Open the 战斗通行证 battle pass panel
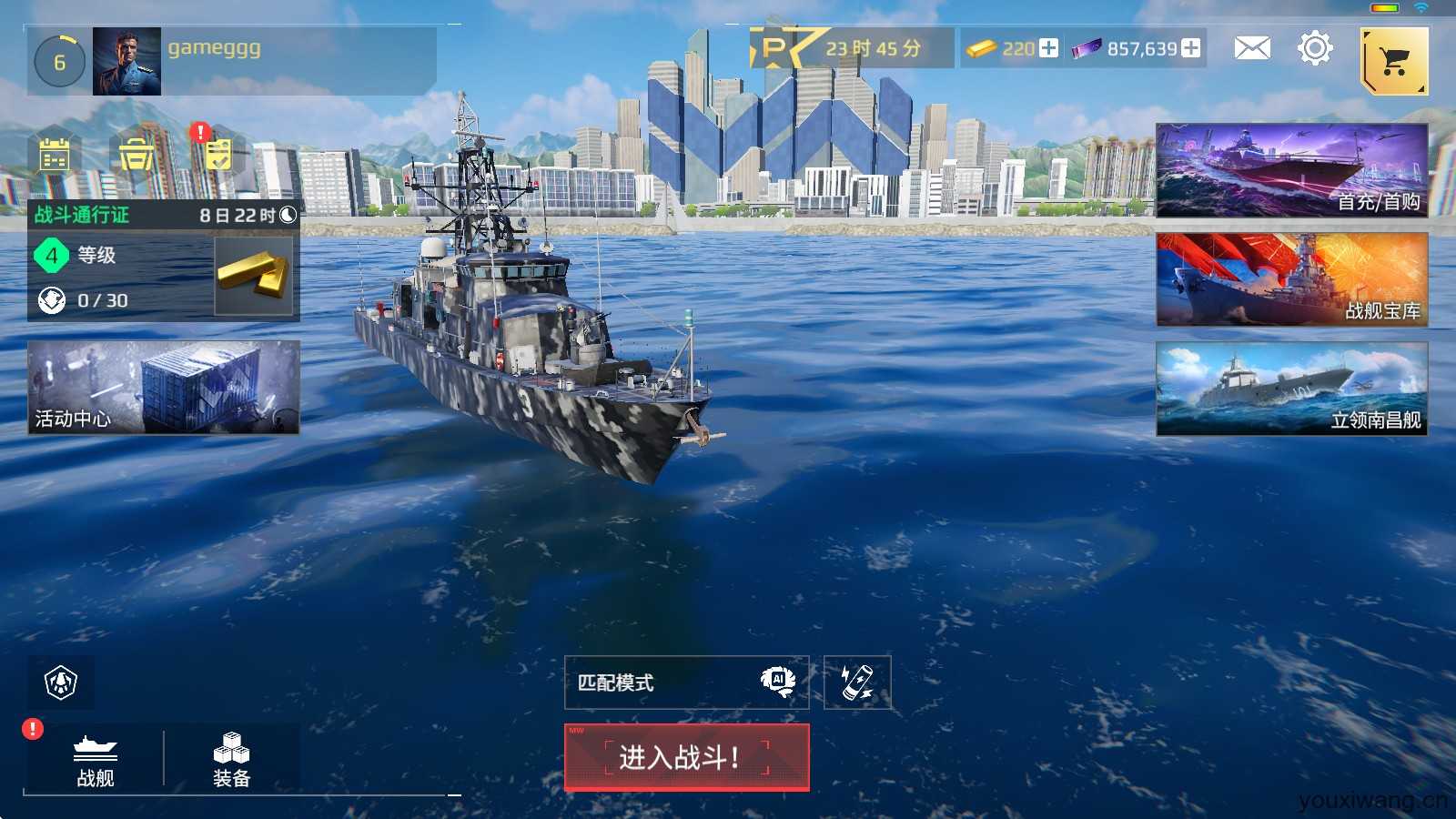Image resolution: width=1456 pixels, height=819 pixels. point(164,260)
